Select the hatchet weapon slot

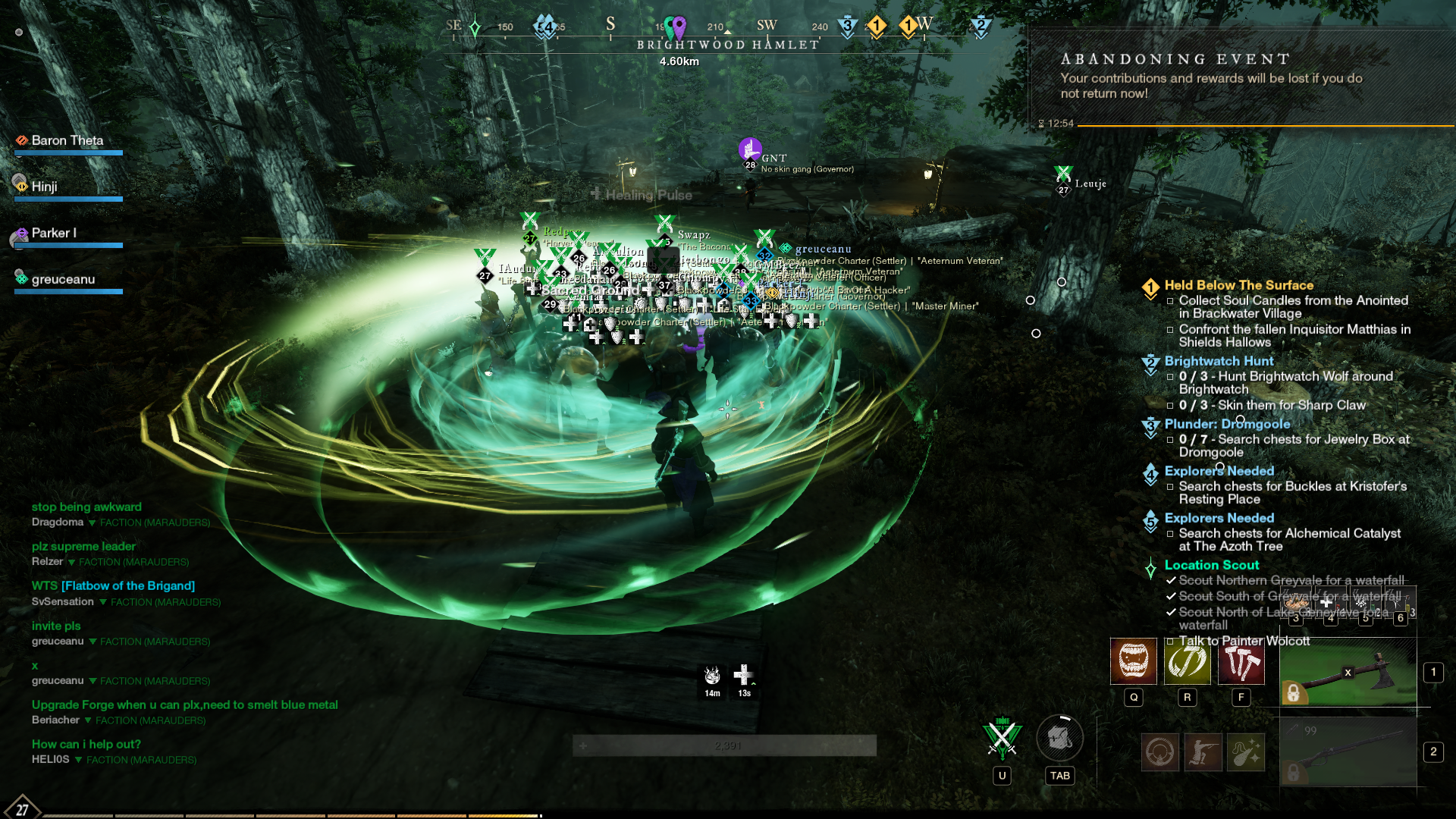pyautogui.click(x=1348, y=673)
